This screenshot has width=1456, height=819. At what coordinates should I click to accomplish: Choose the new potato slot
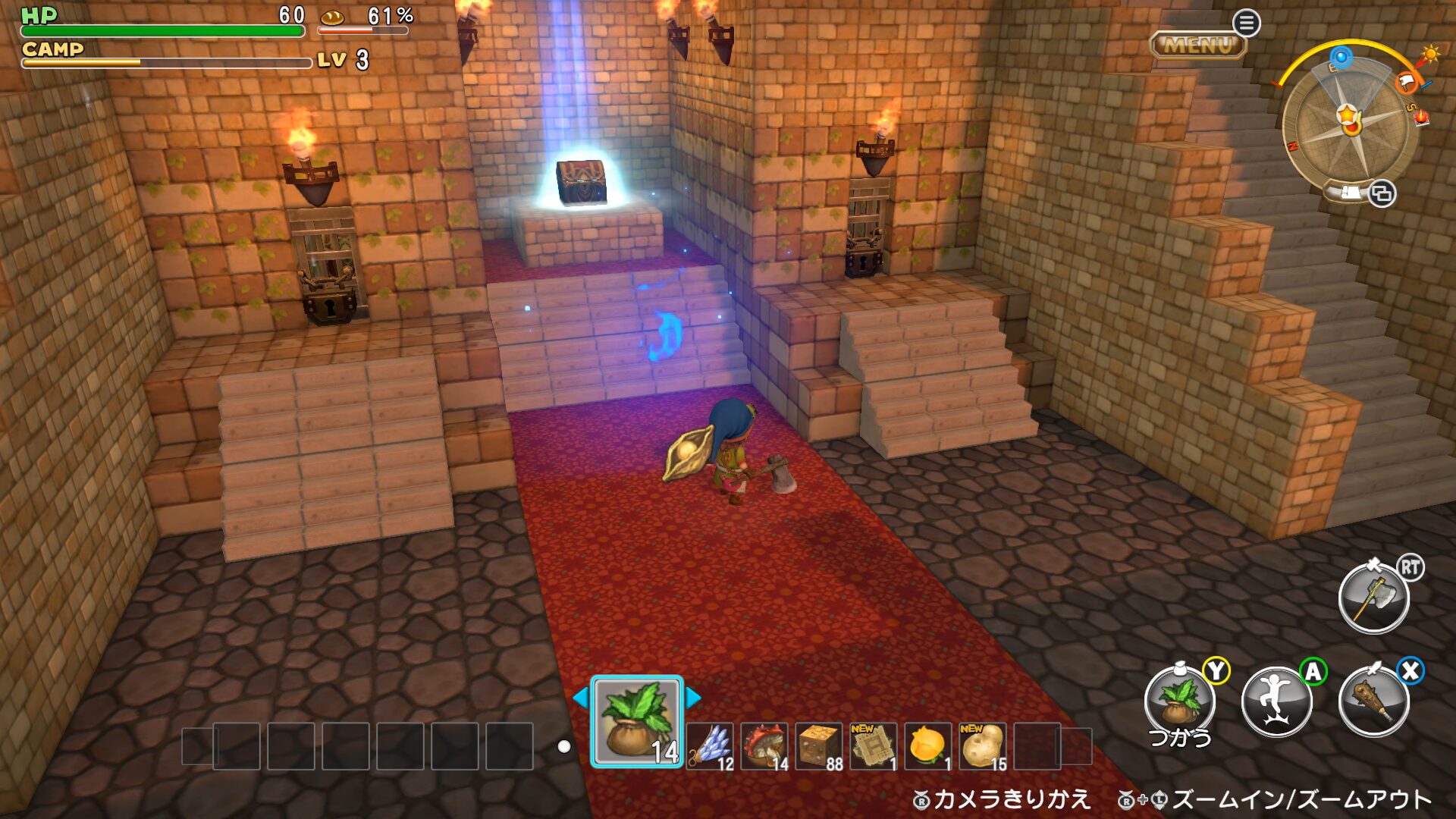[x=983, y=746]
